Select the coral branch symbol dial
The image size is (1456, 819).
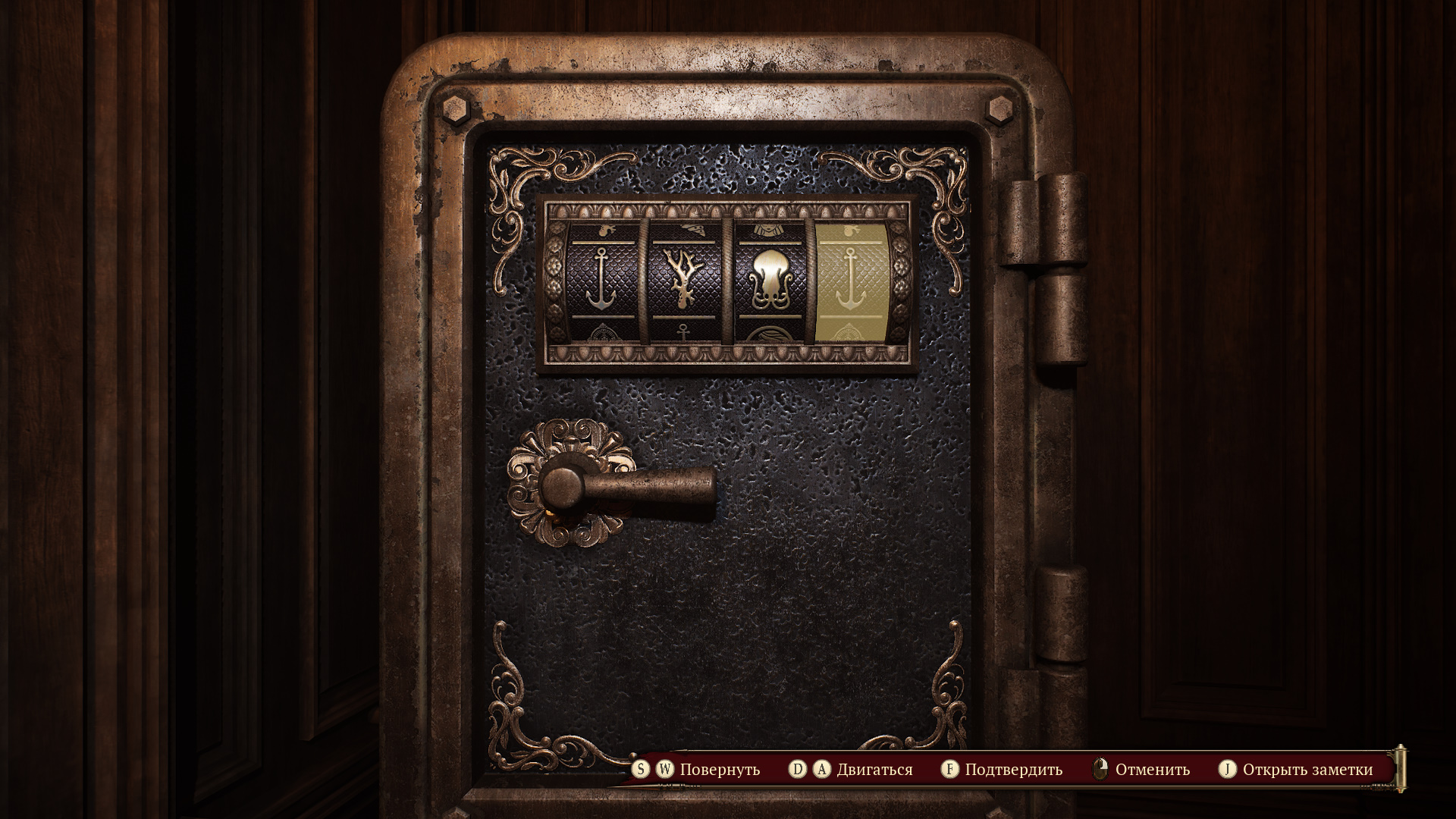tap(682, 278)
